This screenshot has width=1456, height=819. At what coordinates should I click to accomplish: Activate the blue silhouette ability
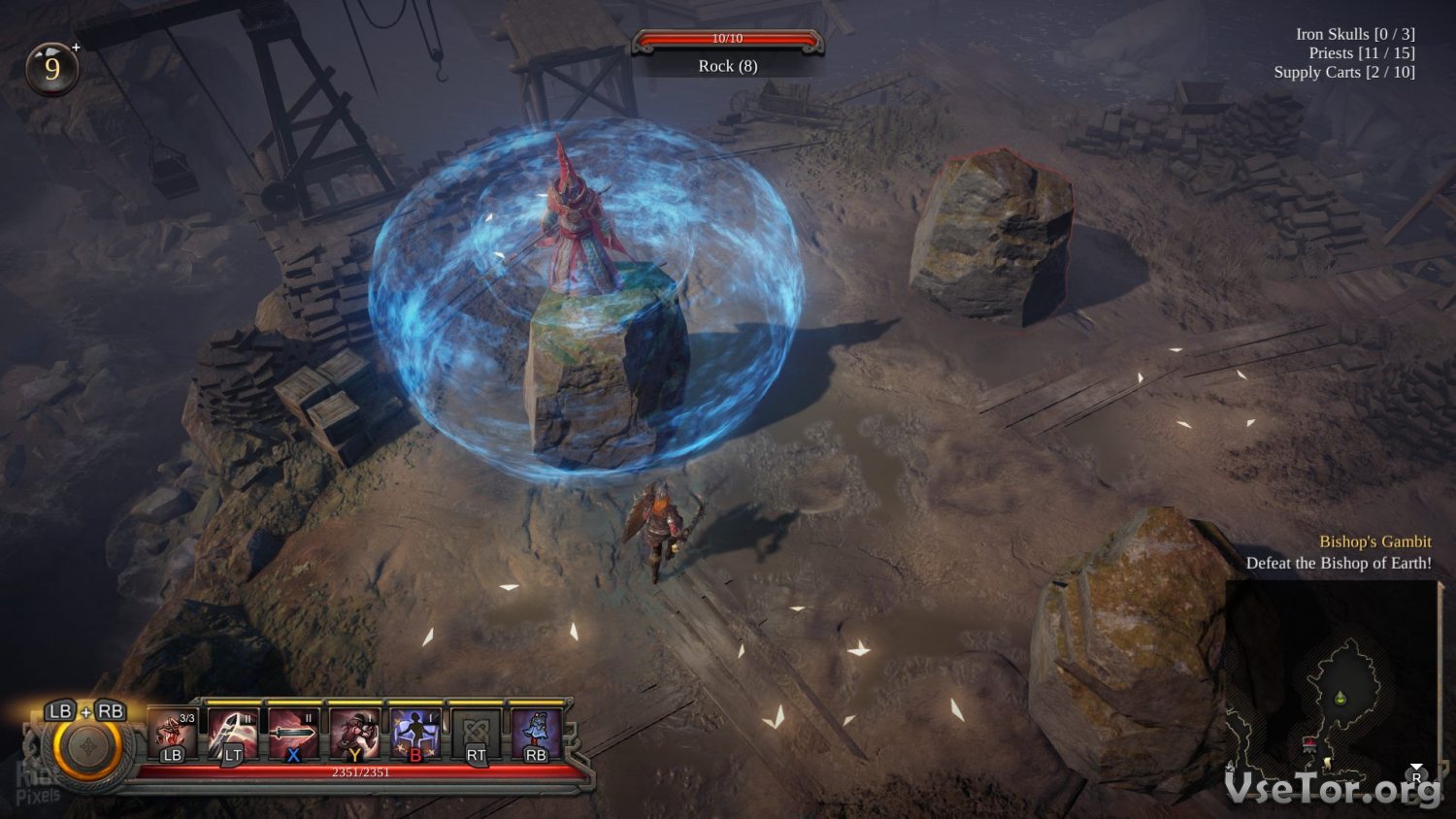coord(415,735)
